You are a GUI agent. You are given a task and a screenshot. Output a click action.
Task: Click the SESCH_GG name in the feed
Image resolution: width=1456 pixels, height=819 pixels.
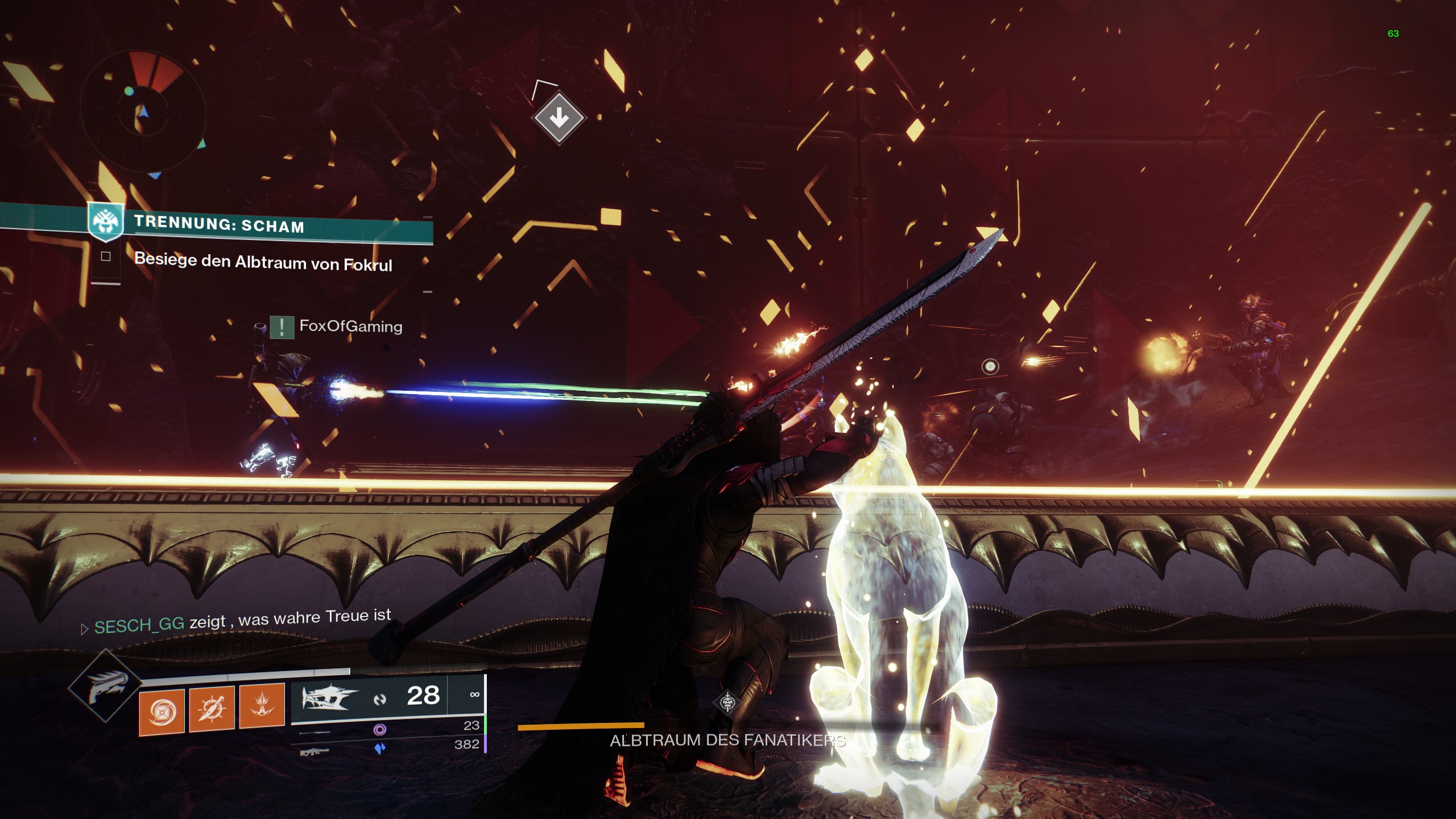[139, 626]
